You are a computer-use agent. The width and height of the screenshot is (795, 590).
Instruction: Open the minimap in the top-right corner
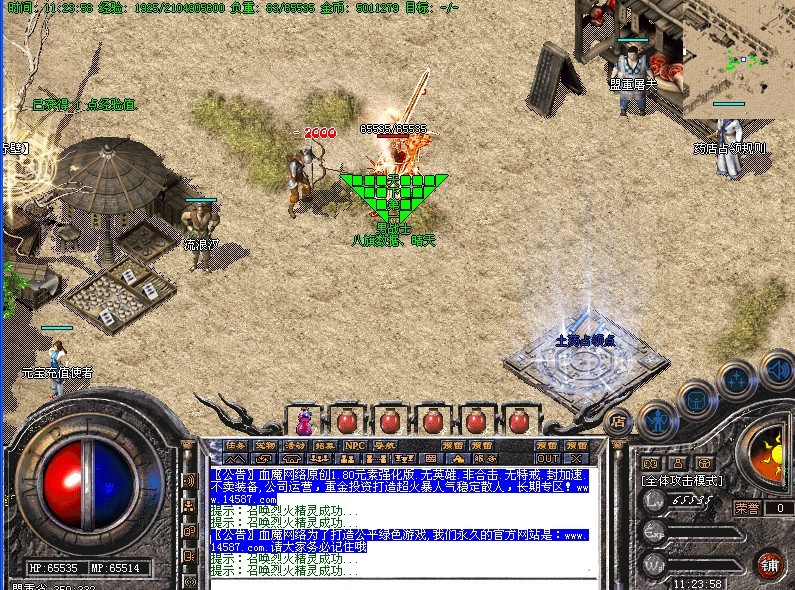pyautogui.click(x=738, y=55)
